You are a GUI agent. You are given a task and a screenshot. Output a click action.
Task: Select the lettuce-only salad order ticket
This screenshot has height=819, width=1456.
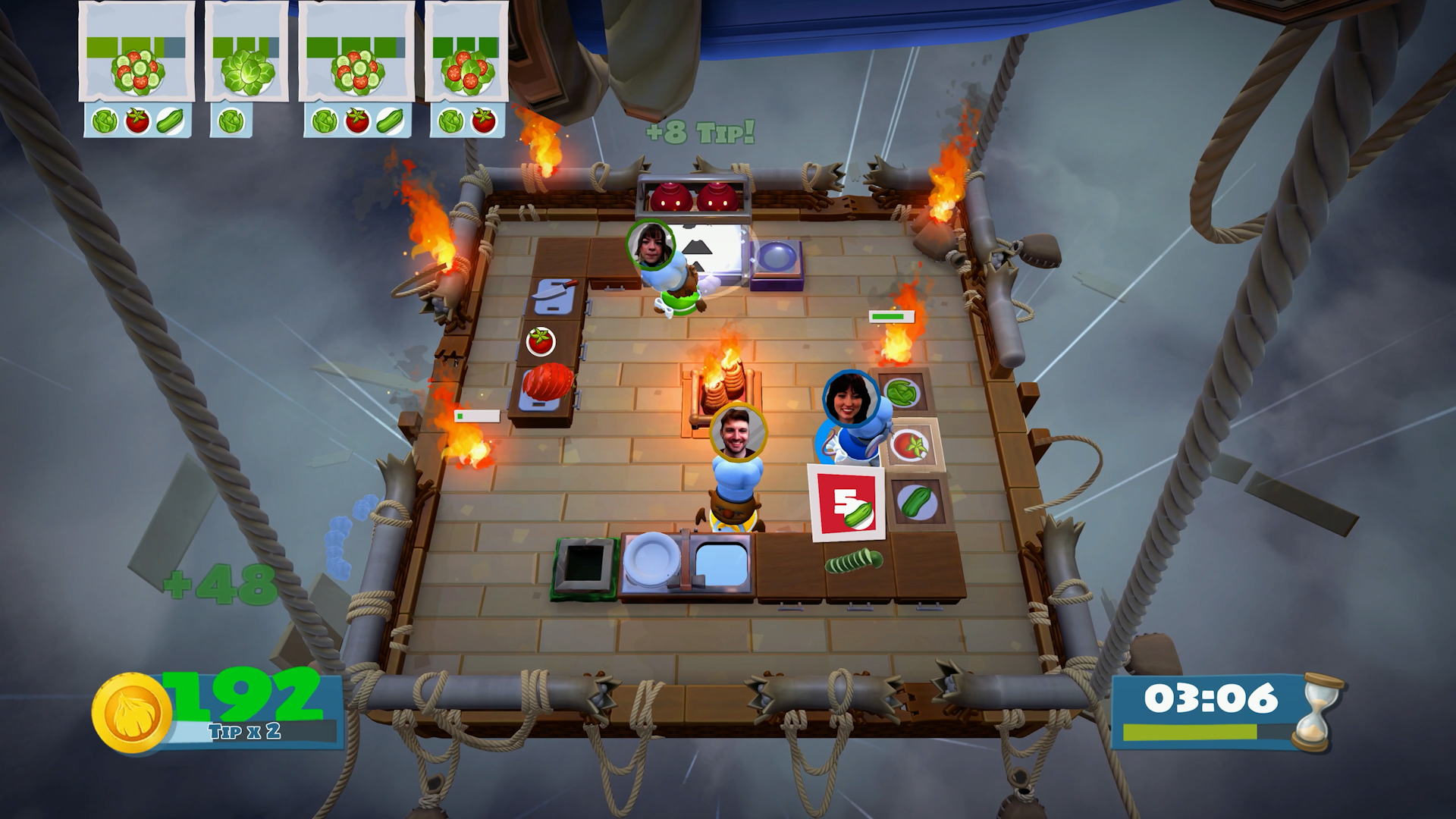pyautogui.click(x=246, y=68)
